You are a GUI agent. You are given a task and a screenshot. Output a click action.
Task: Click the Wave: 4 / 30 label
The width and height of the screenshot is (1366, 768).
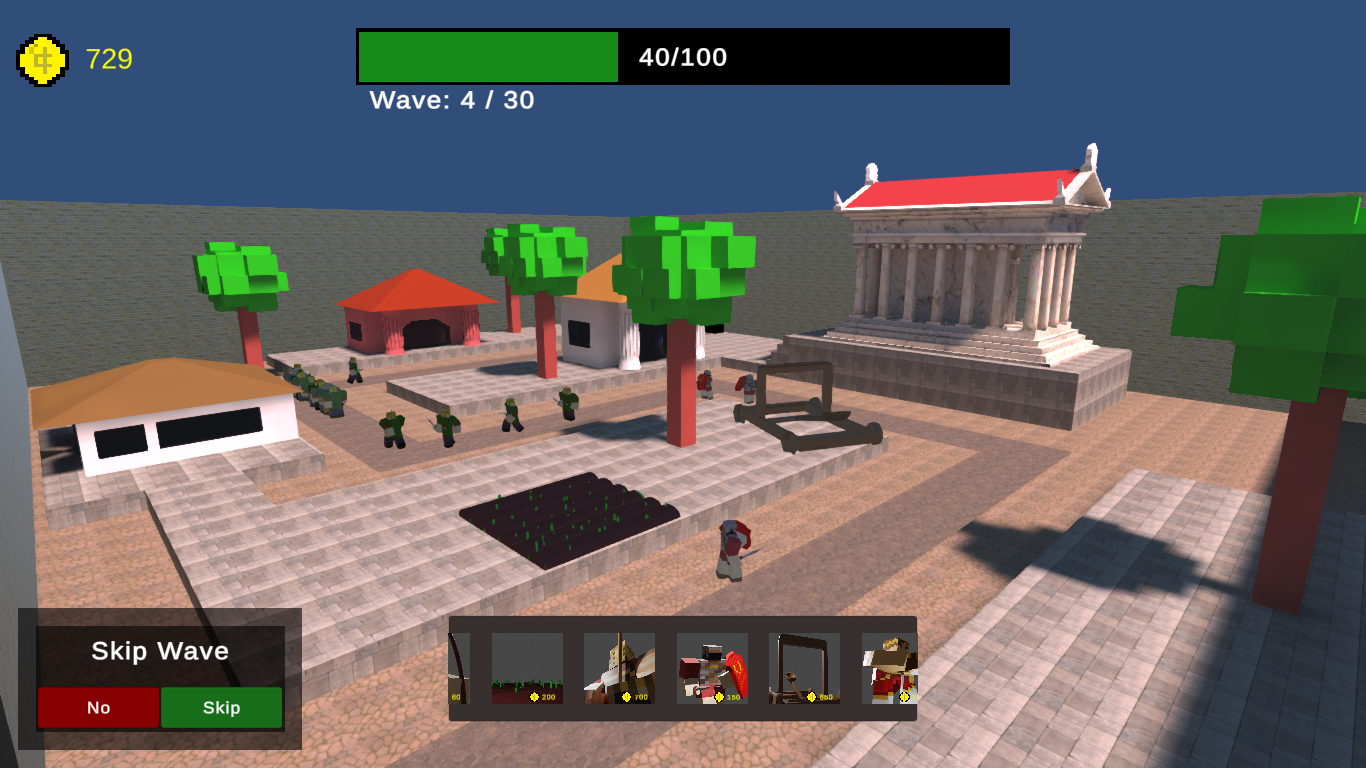click(452, 101)
